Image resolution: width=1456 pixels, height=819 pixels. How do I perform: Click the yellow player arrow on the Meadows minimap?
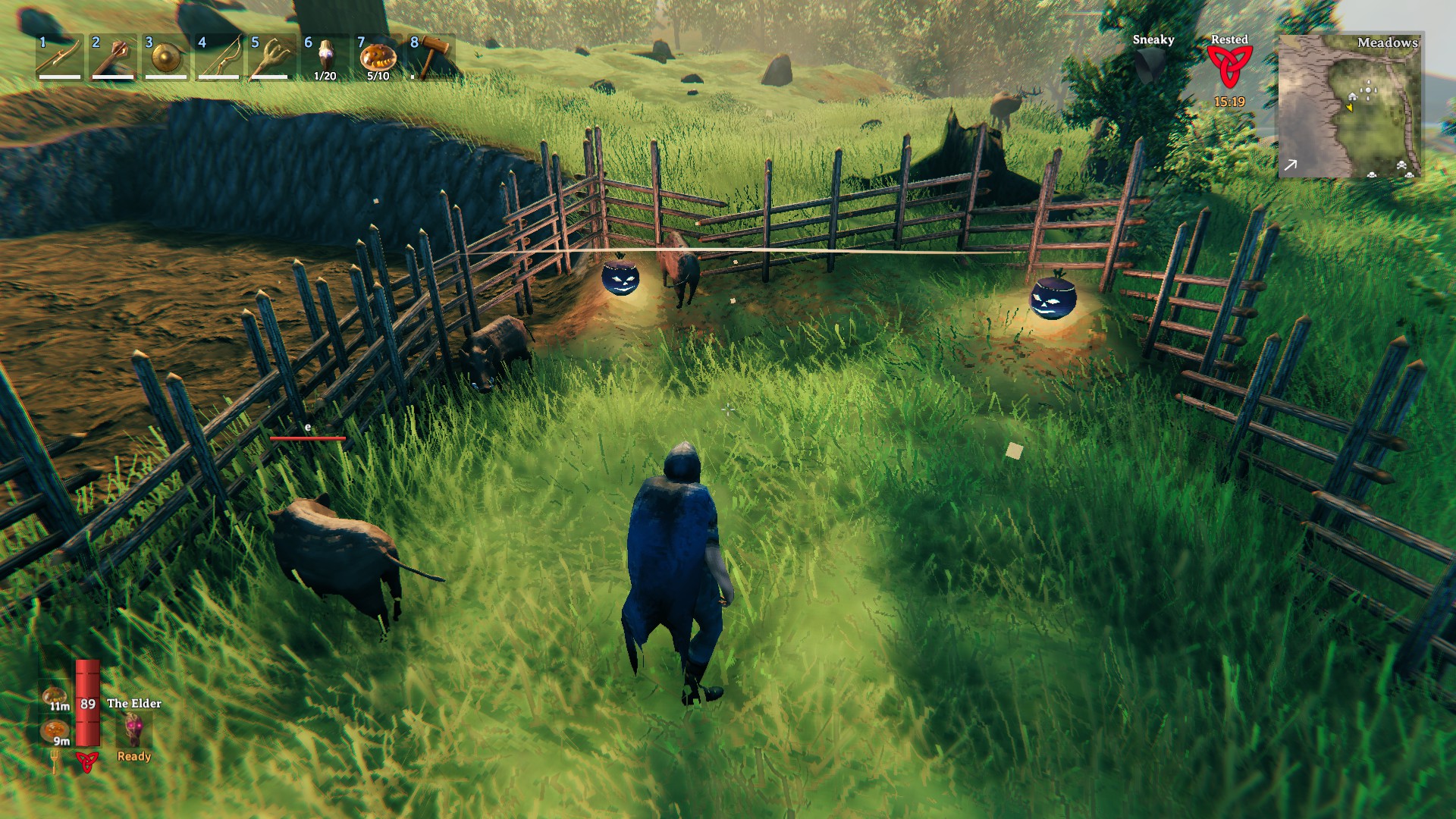[x=1350, y=108]
